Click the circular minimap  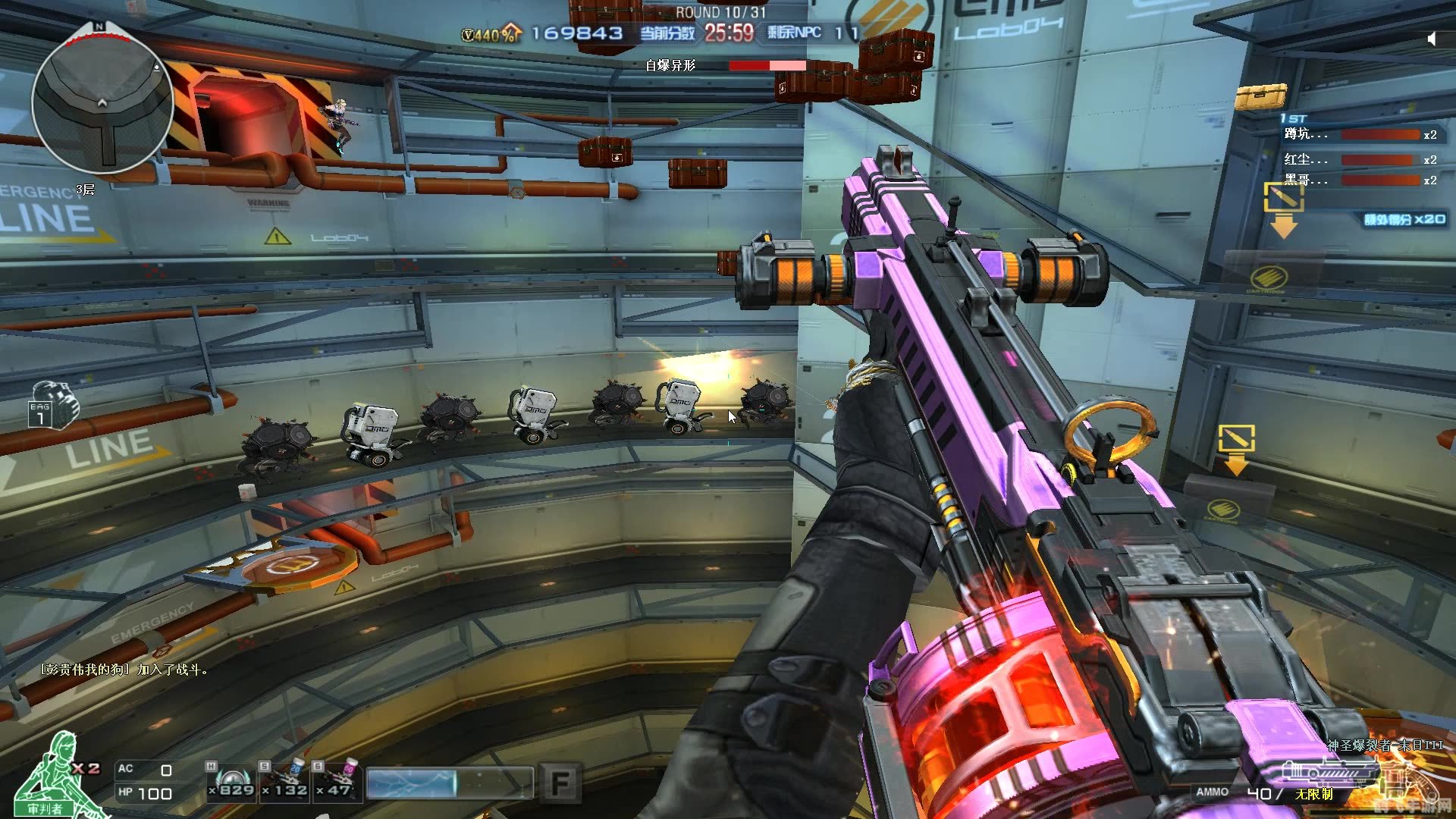click(x=102, y=102)
